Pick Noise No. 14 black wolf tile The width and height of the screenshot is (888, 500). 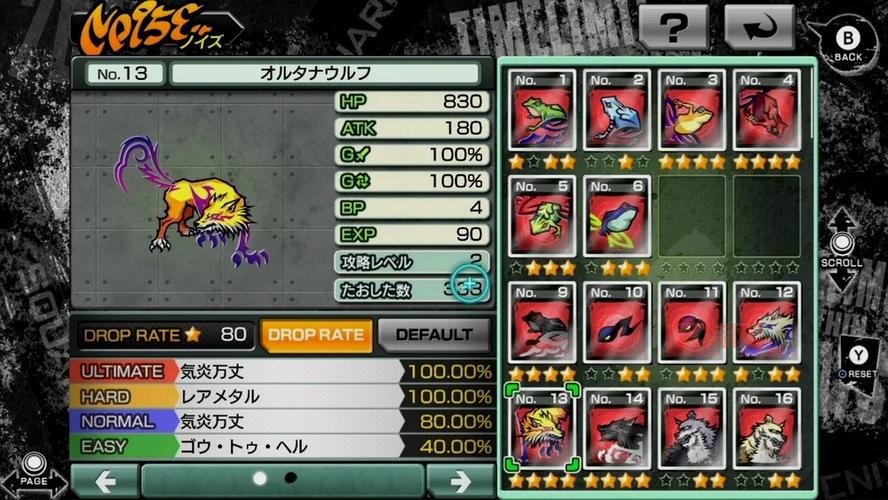tap(617, 428)
